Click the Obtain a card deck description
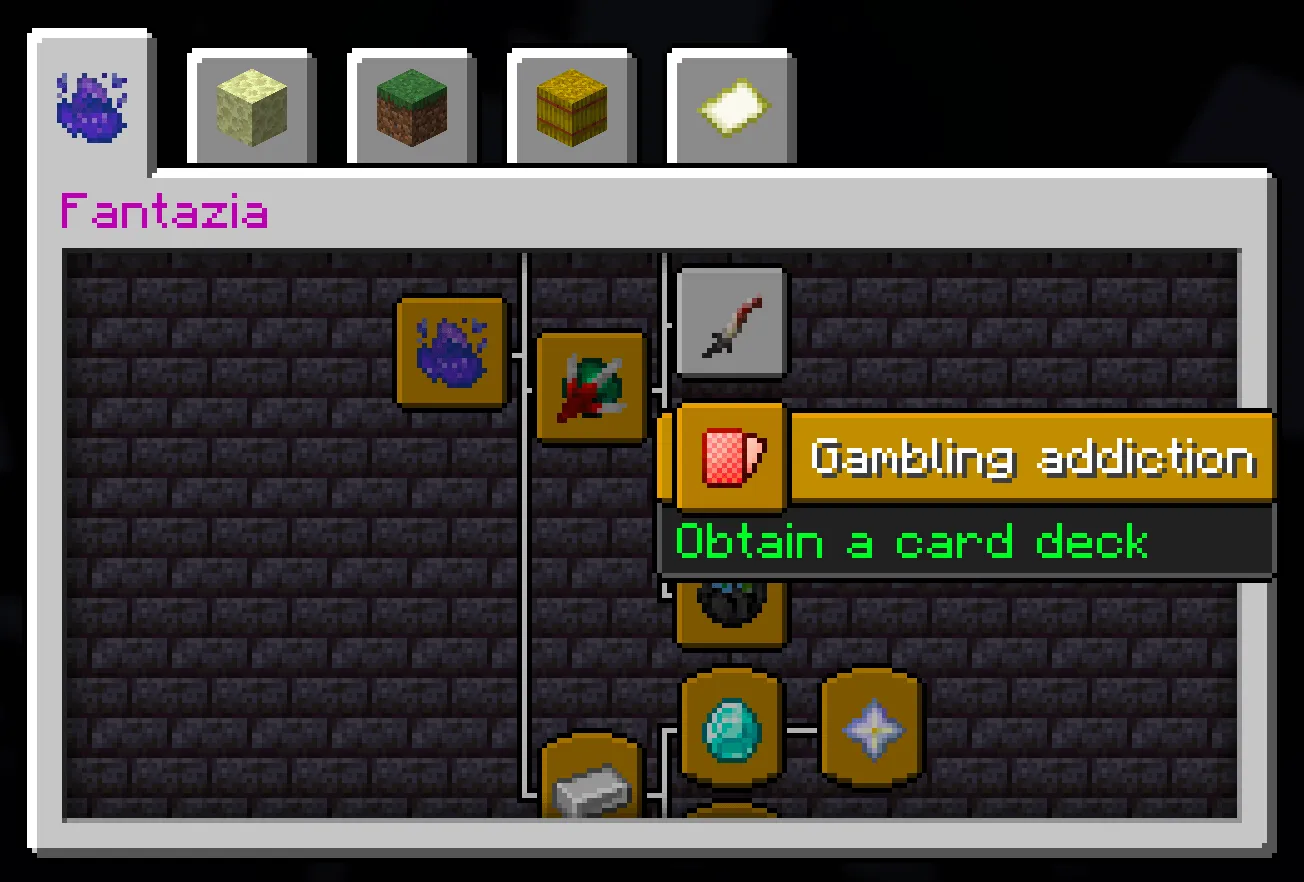Viewport: 1304px width, 882px height. click(911, 541)
